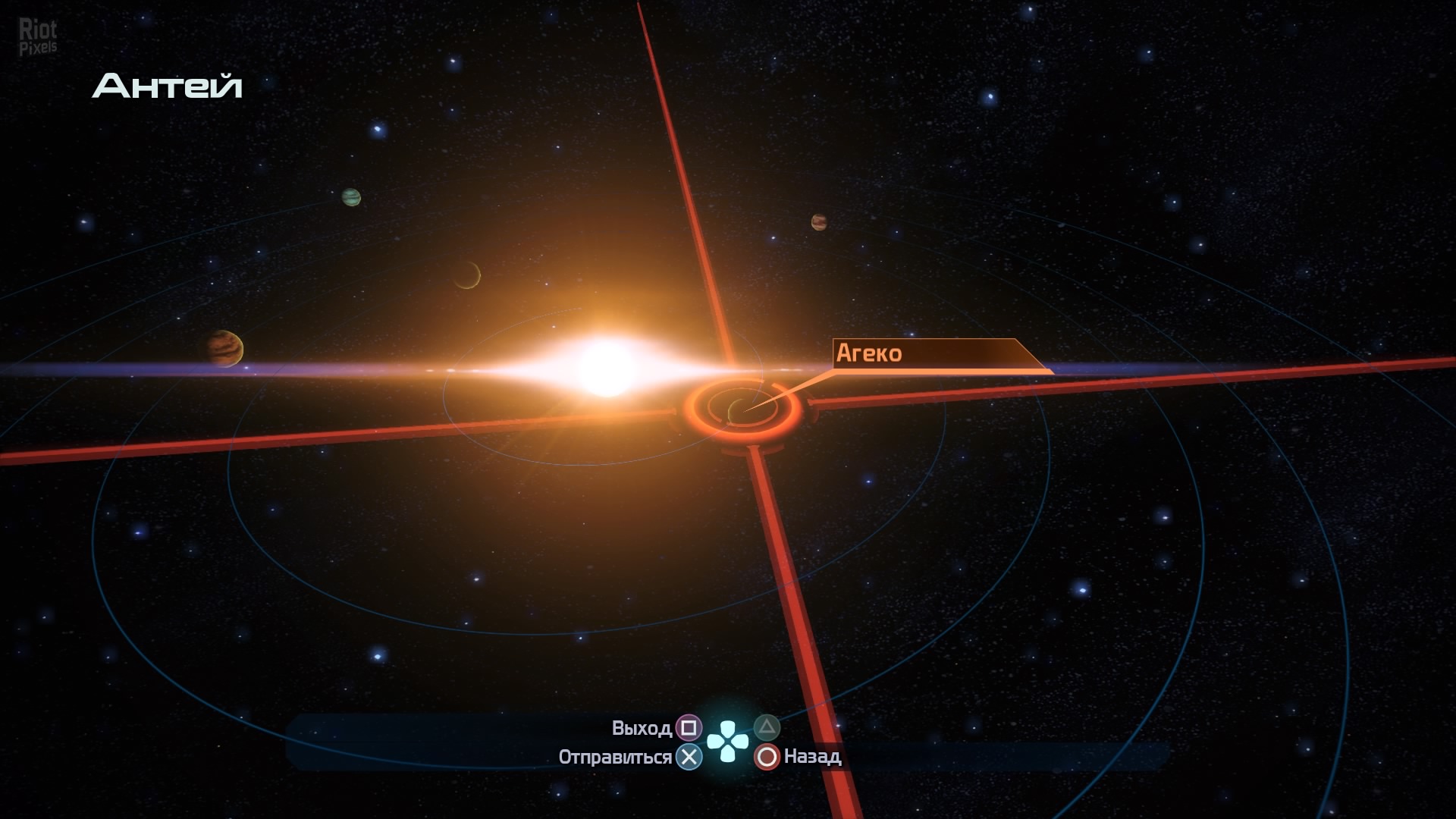Select the small reddish planet beside the red line
Viewport: 1456px width, 819px height.
coord(819,221)
